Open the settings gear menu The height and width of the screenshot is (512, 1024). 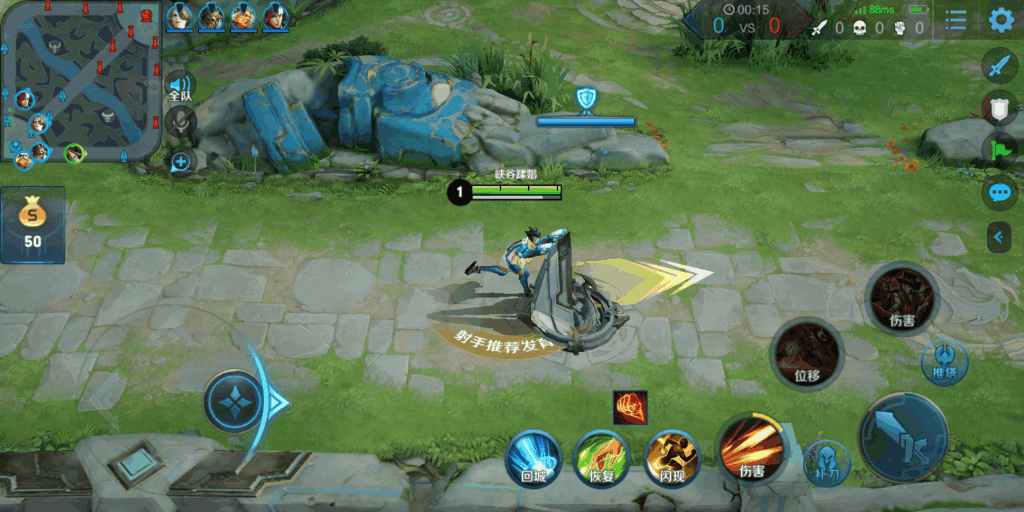click(x=1000, y=20)
